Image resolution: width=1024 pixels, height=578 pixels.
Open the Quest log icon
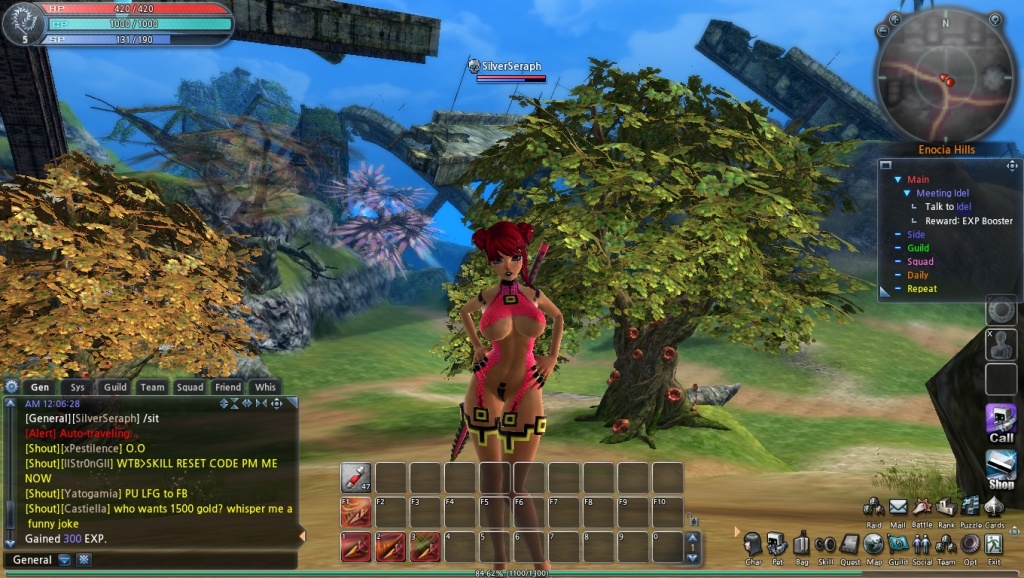coord(850,544)
